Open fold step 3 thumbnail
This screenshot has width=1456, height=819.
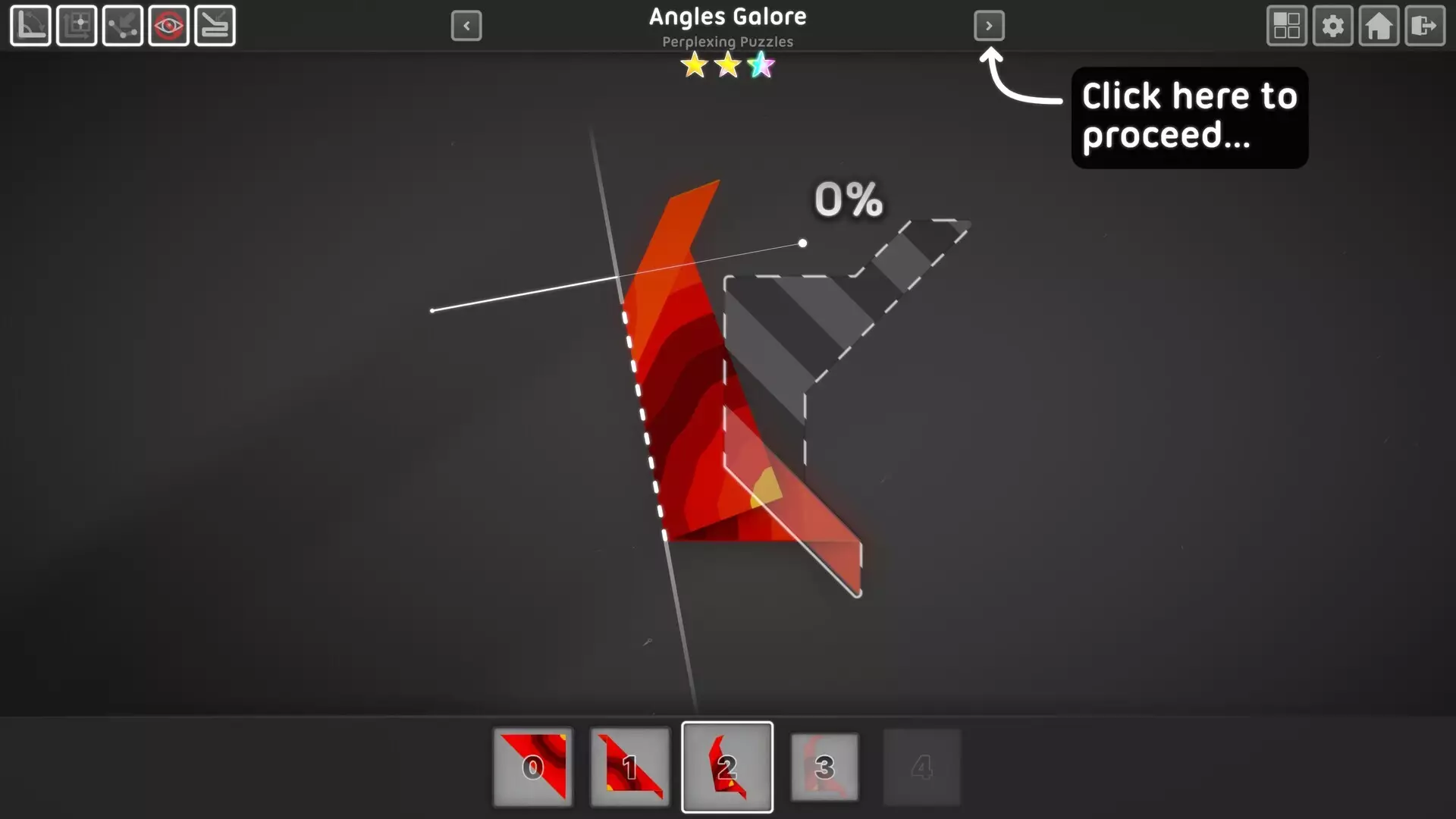[x=824, y=766]
